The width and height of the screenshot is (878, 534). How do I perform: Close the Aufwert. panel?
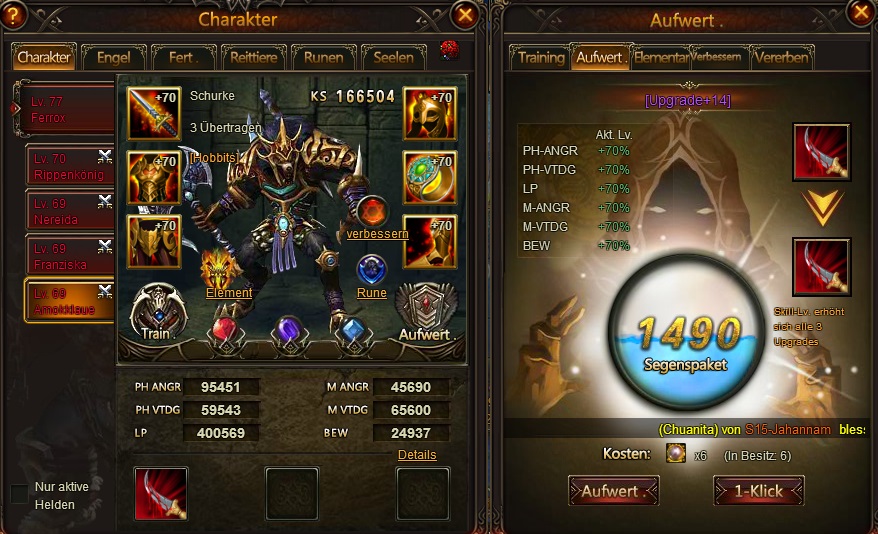859,12
